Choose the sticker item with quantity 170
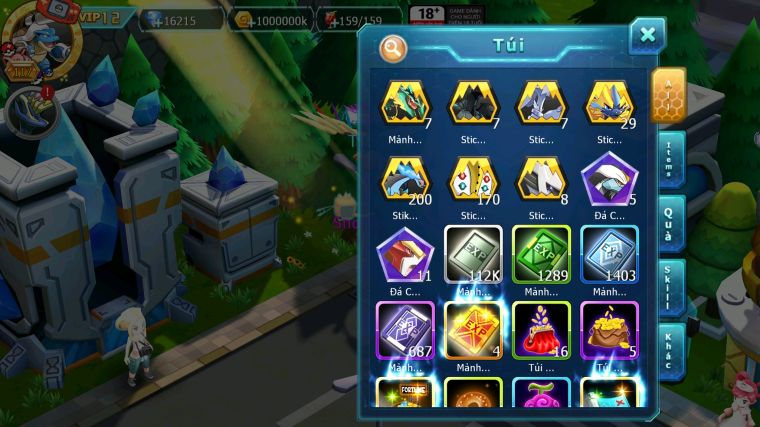 point(473,180)
